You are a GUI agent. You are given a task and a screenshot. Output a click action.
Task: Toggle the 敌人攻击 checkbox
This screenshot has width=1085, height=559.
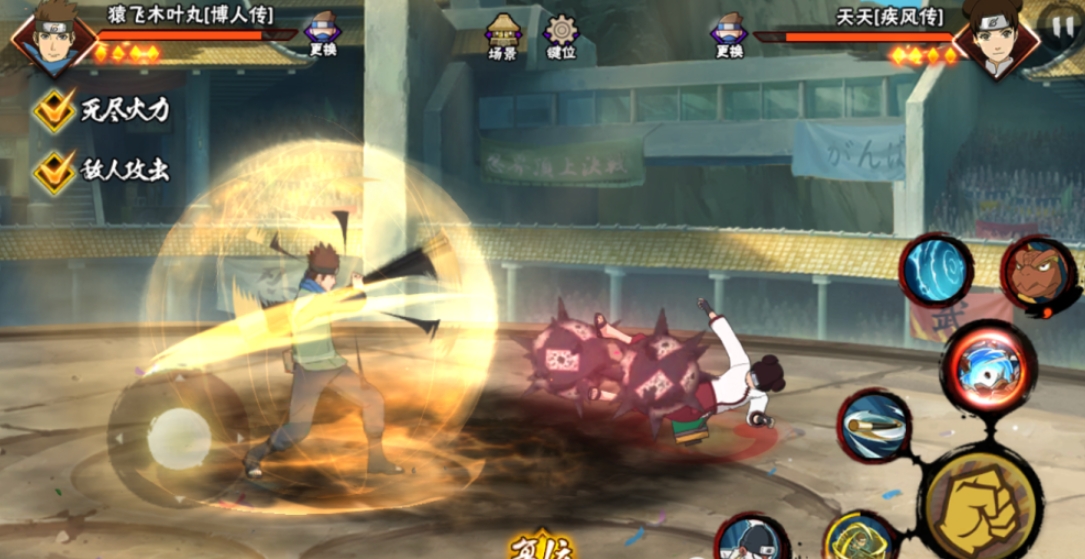(54, 170)
